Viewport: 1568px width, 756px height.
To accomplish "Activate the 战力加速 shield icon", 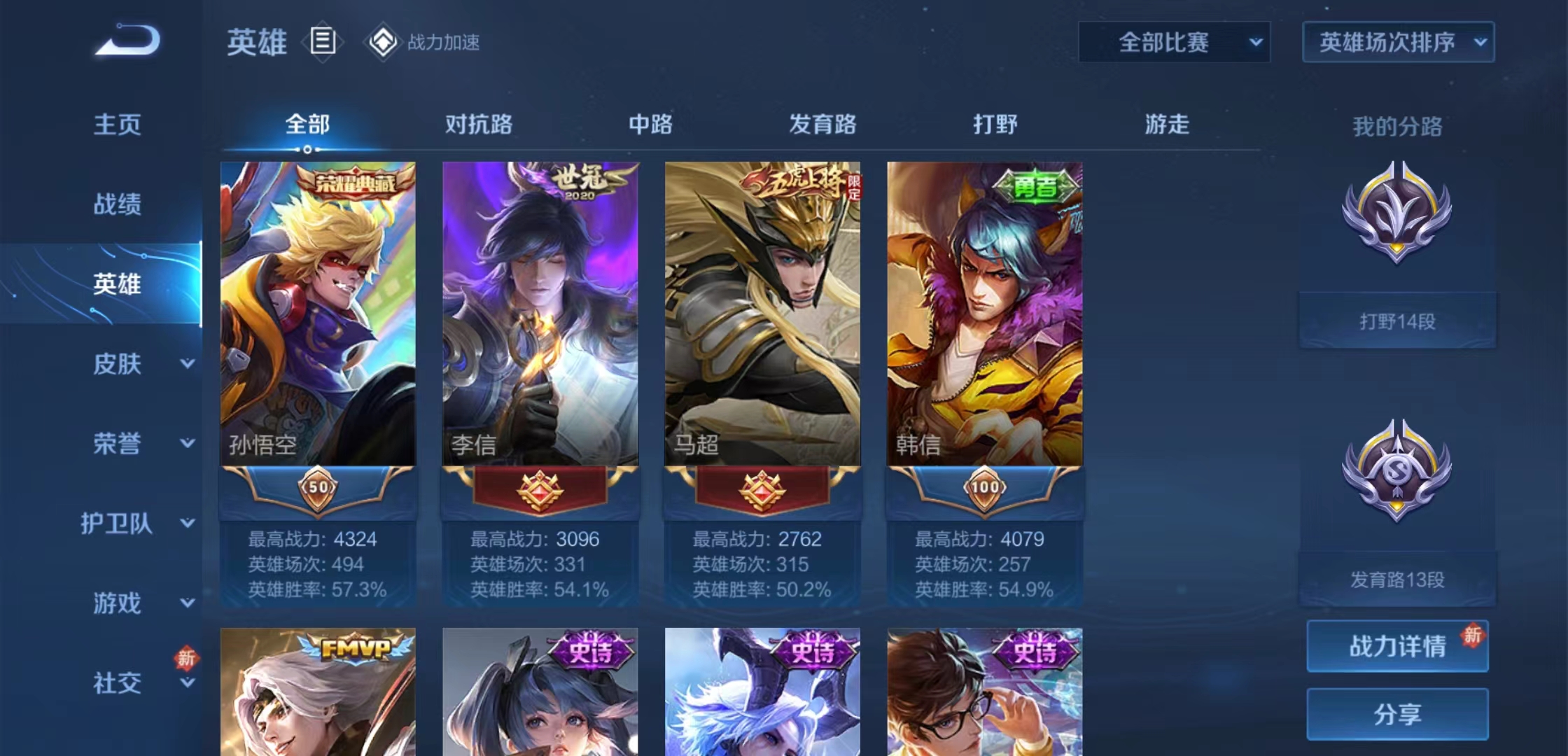I will point(381,43).
